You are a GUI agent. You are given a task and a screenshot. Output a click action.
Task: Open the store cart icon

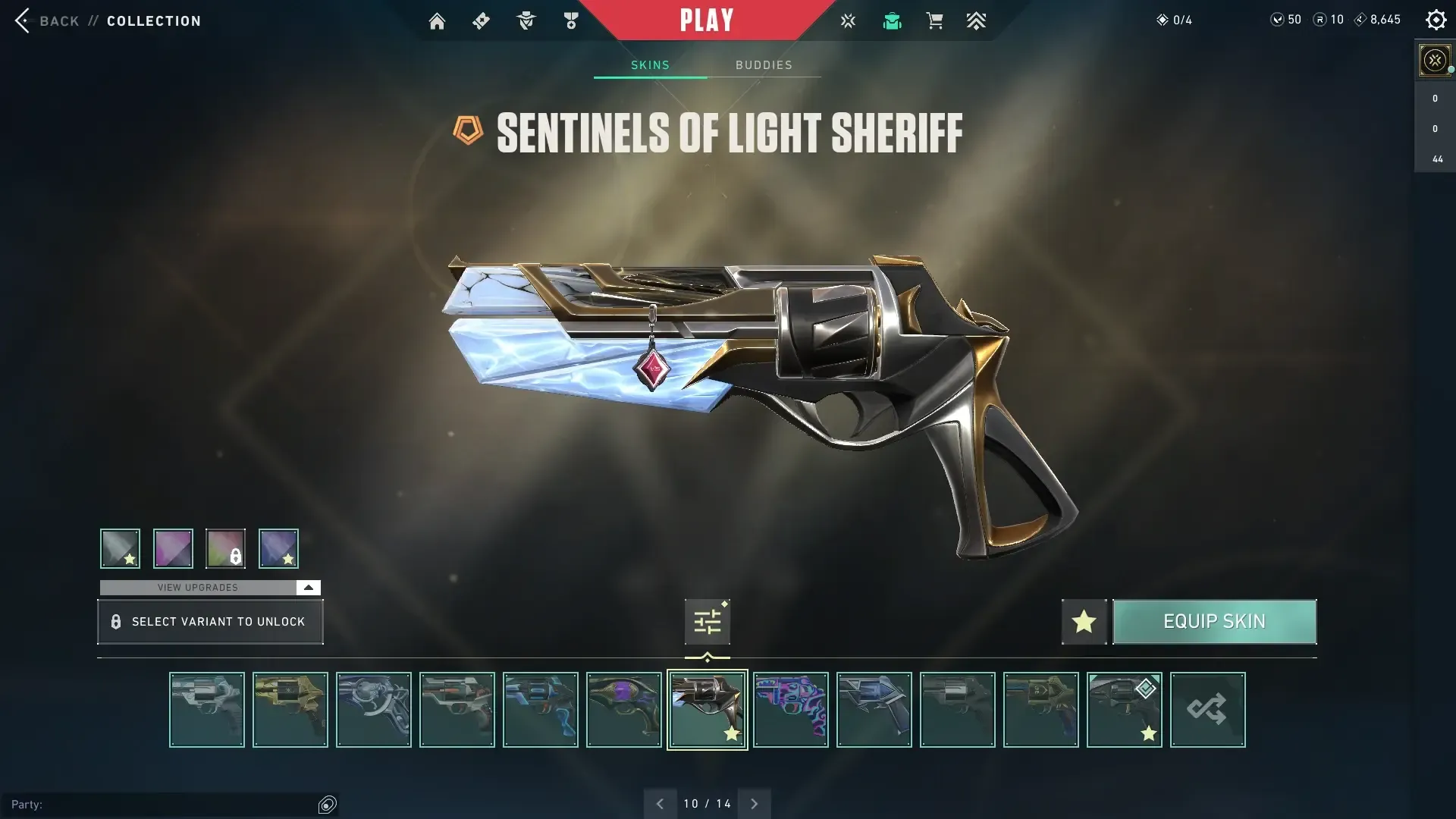point(934,21)
